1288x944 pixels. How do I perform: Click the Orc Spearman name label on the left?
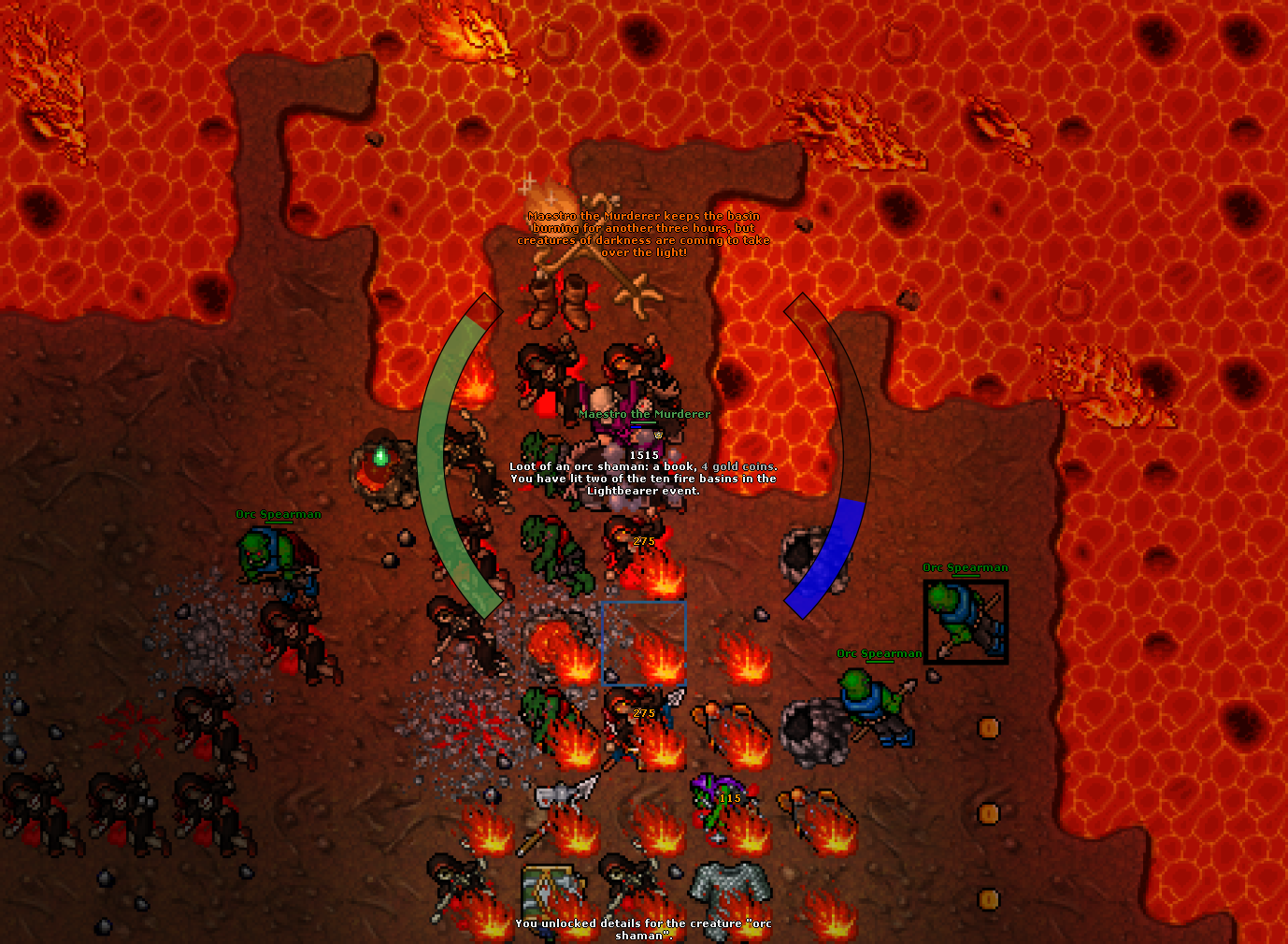[278, 514]
